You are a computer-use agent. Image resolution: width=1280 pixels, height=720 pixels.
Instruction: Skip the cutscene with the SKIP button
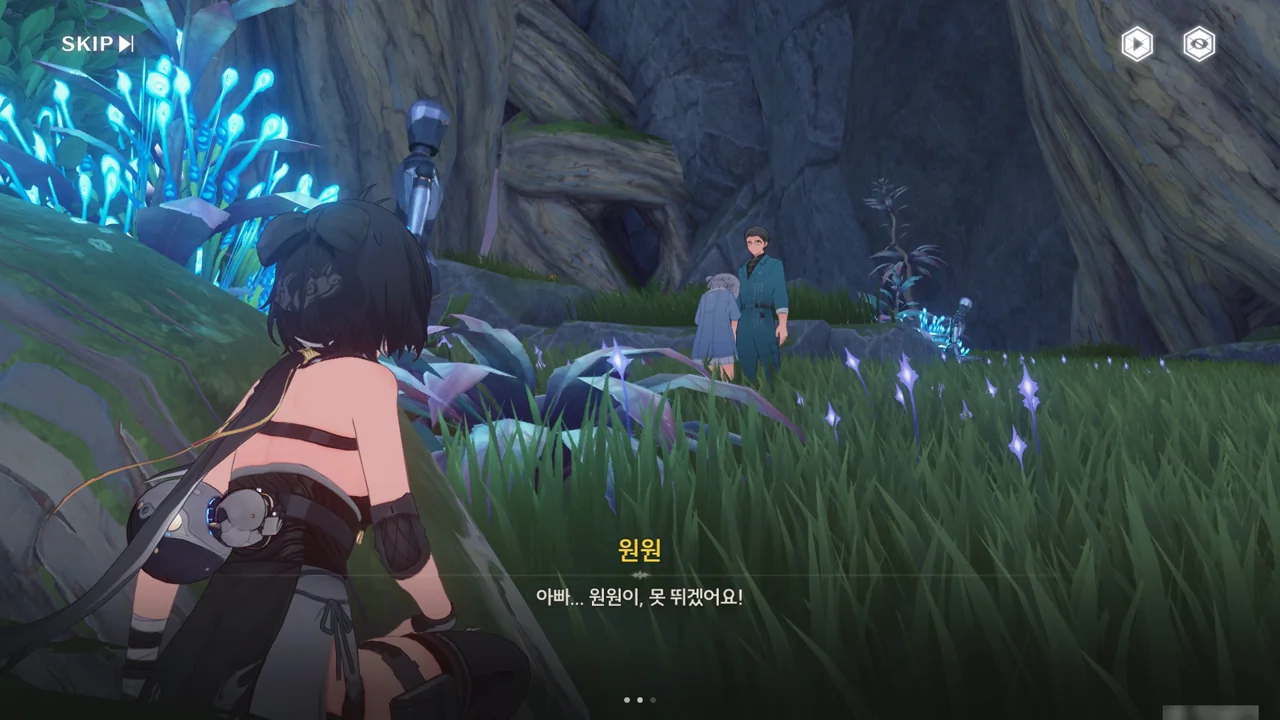tap(97, 44)
